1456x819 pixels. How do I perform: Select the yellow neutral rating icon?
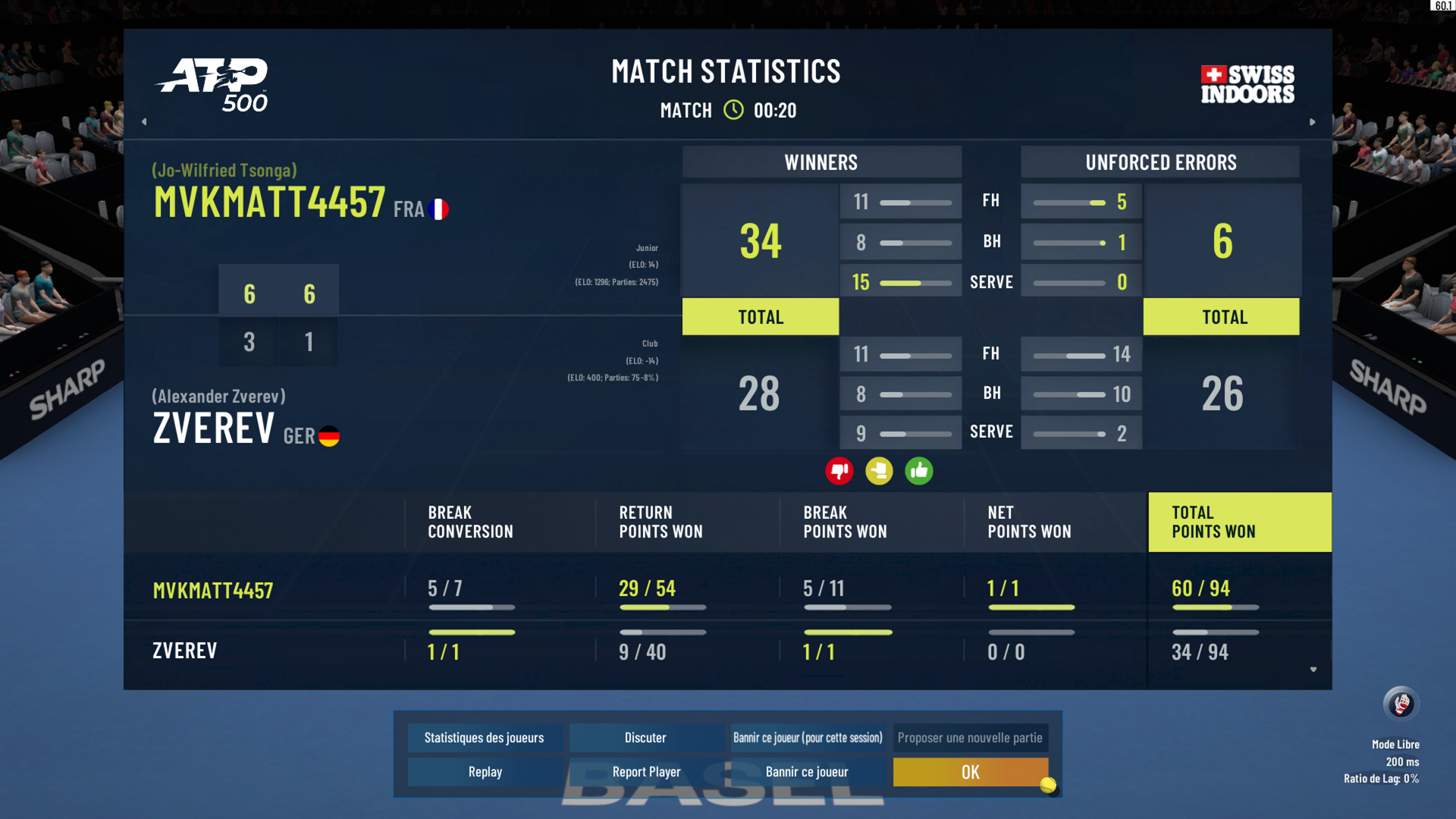point(879,471)
